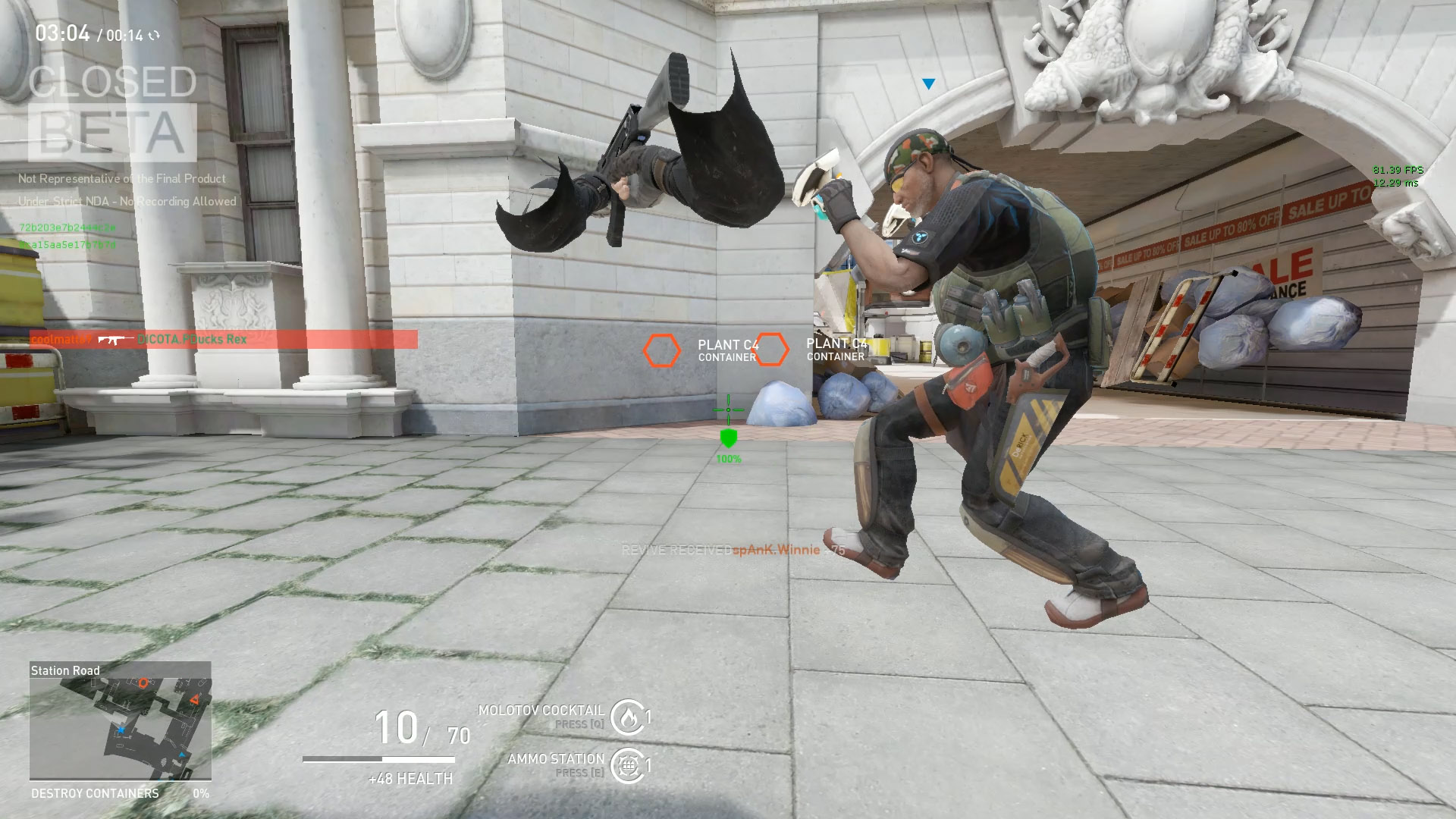This screenshot has width=1456, height=819.
Task: Click the blue teammate arrow marker
Action: [928, 84]
